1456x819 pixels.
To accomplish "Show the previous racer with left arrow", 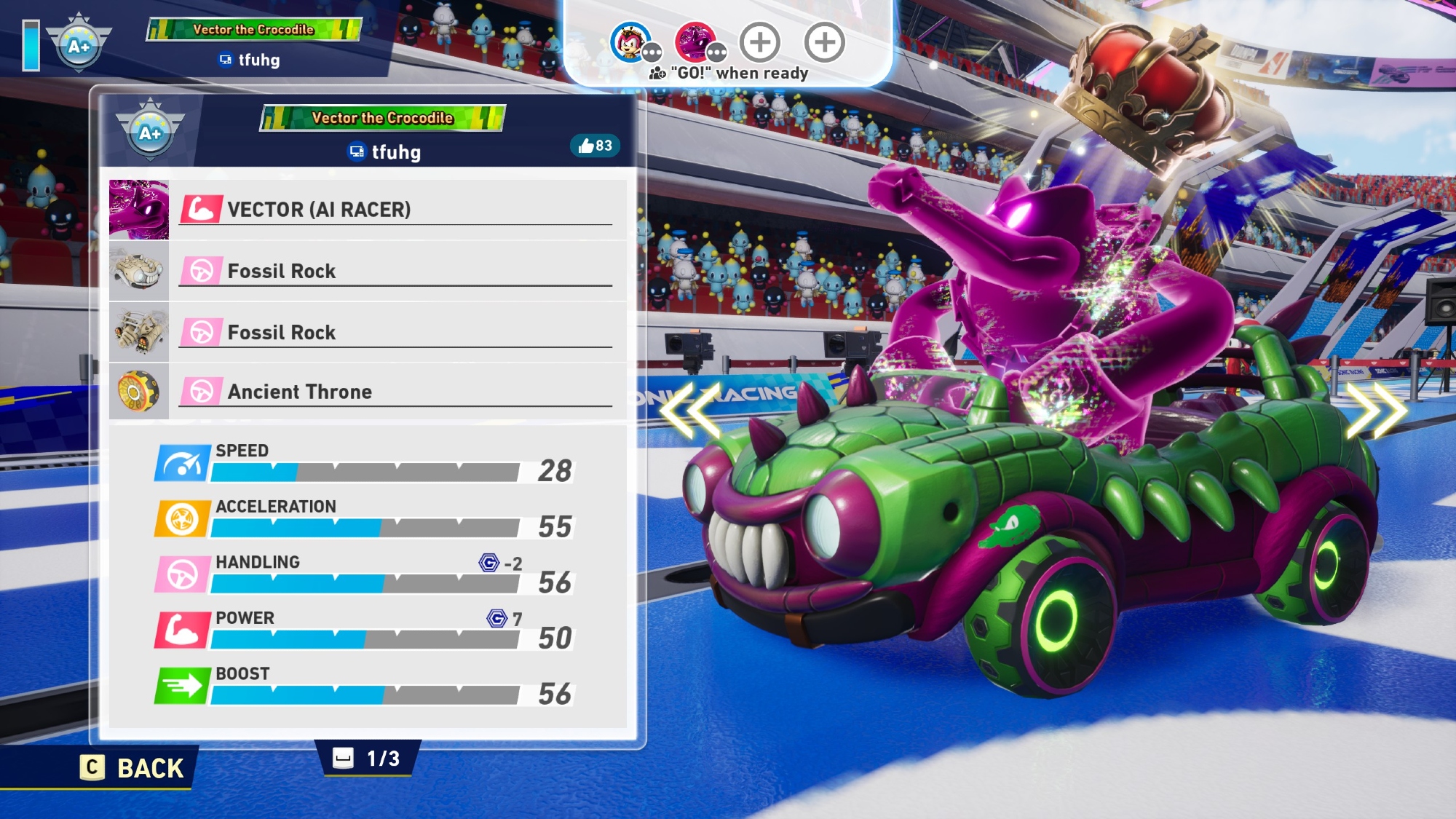I will 690,411.
